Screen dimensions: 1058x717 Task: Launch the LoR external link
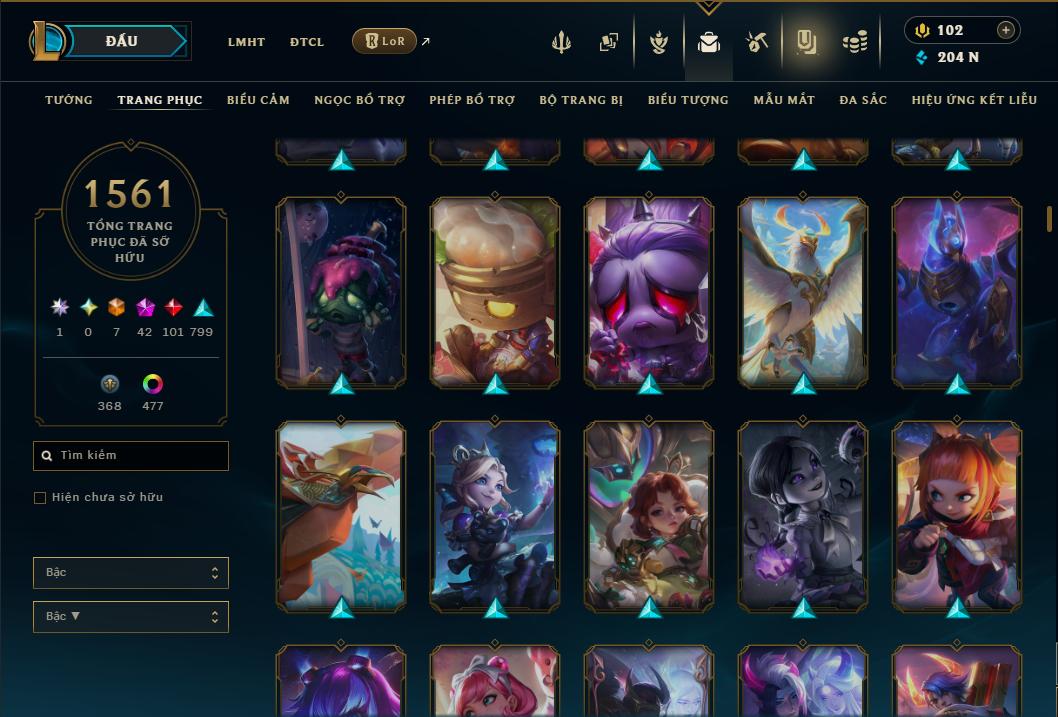coord(385,41)
